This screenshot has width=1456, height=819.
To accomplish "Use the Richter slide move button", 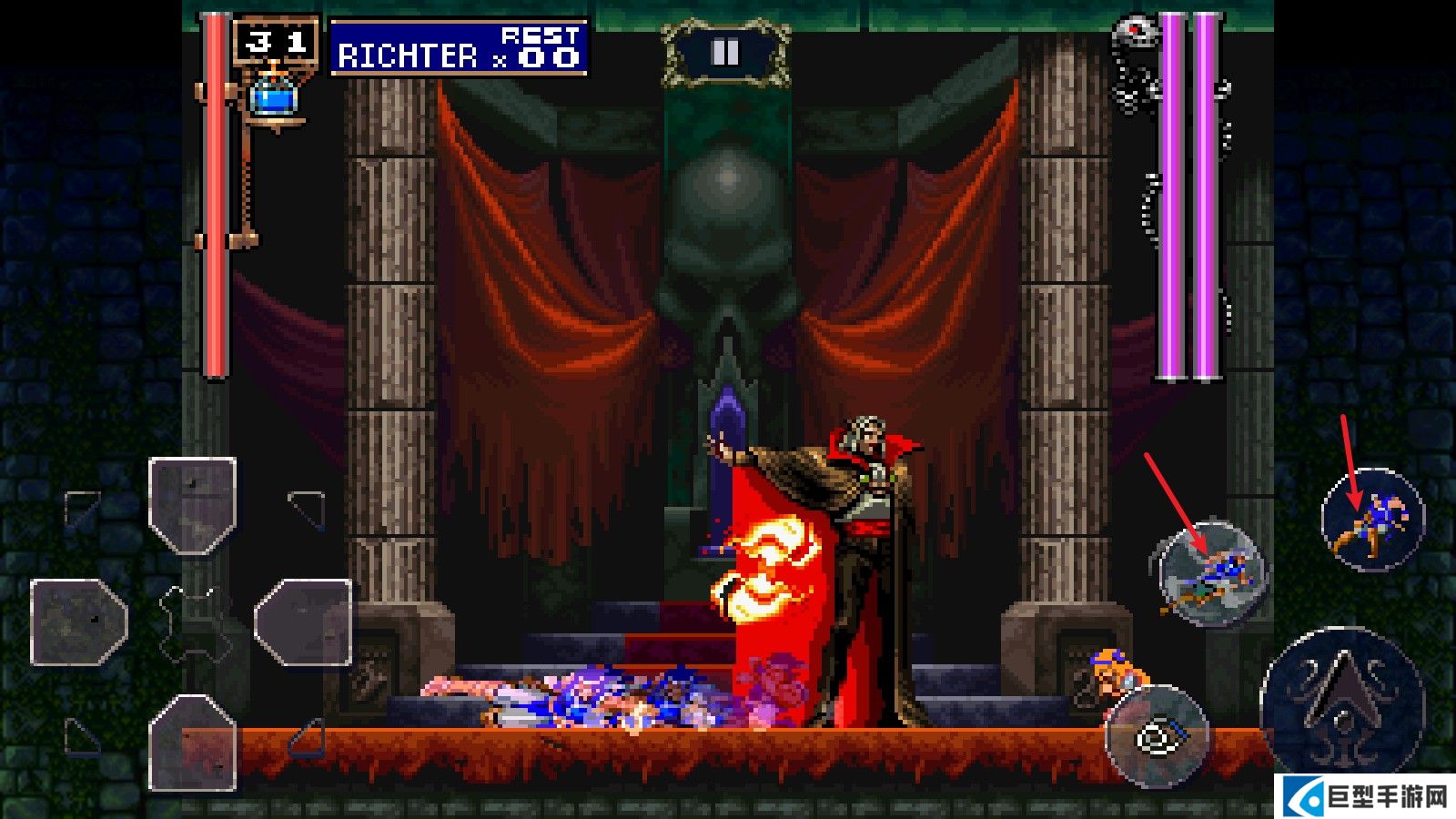I will [x=1211, y=575].
